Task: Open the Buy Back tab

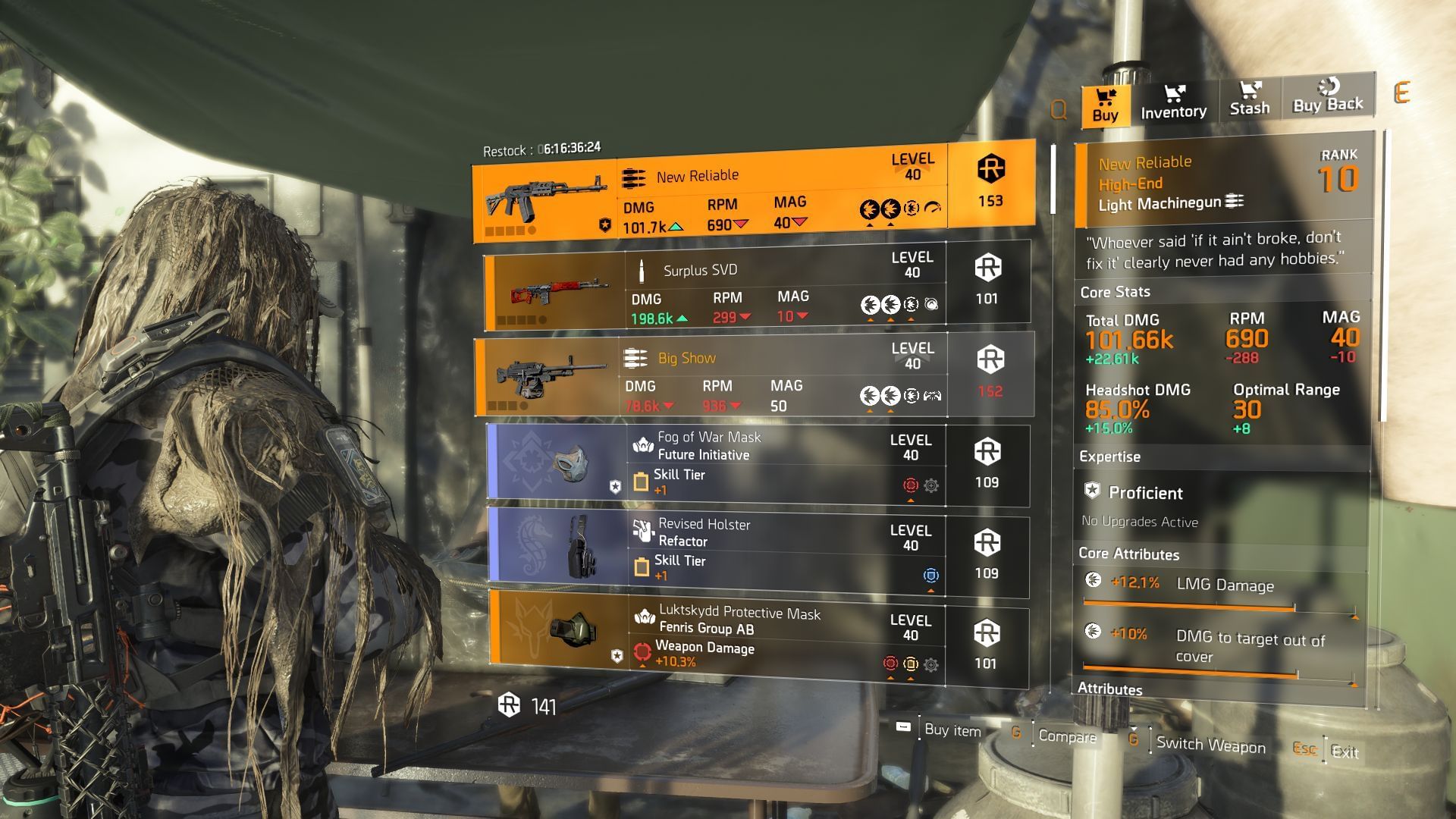Action: coord(1327,96)
